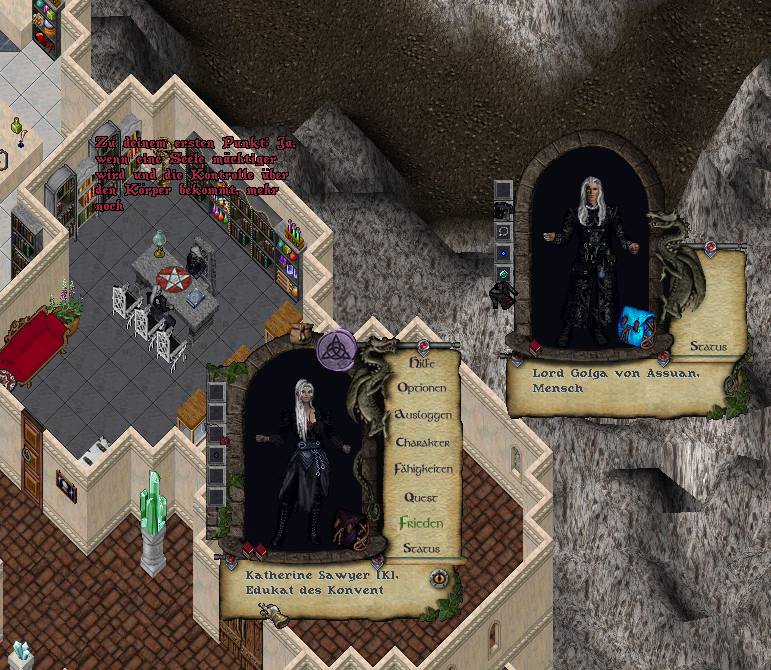Open Status on Lord Golga's paperdoll
The image size is (771, 670).
coord(708,347)
